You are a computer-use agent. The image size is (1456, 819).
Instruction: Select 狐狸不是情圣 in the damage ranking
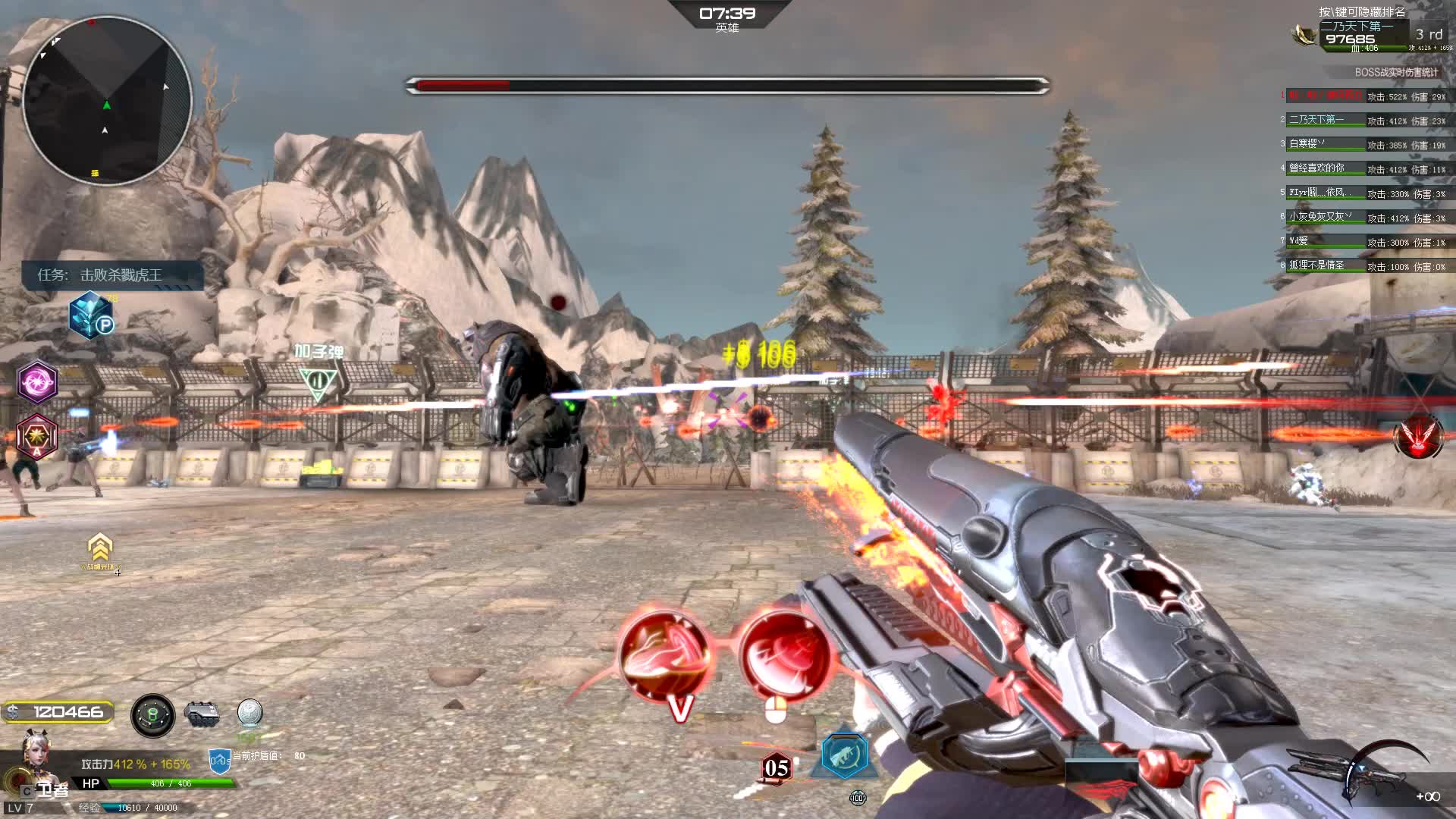(1316, 265)
